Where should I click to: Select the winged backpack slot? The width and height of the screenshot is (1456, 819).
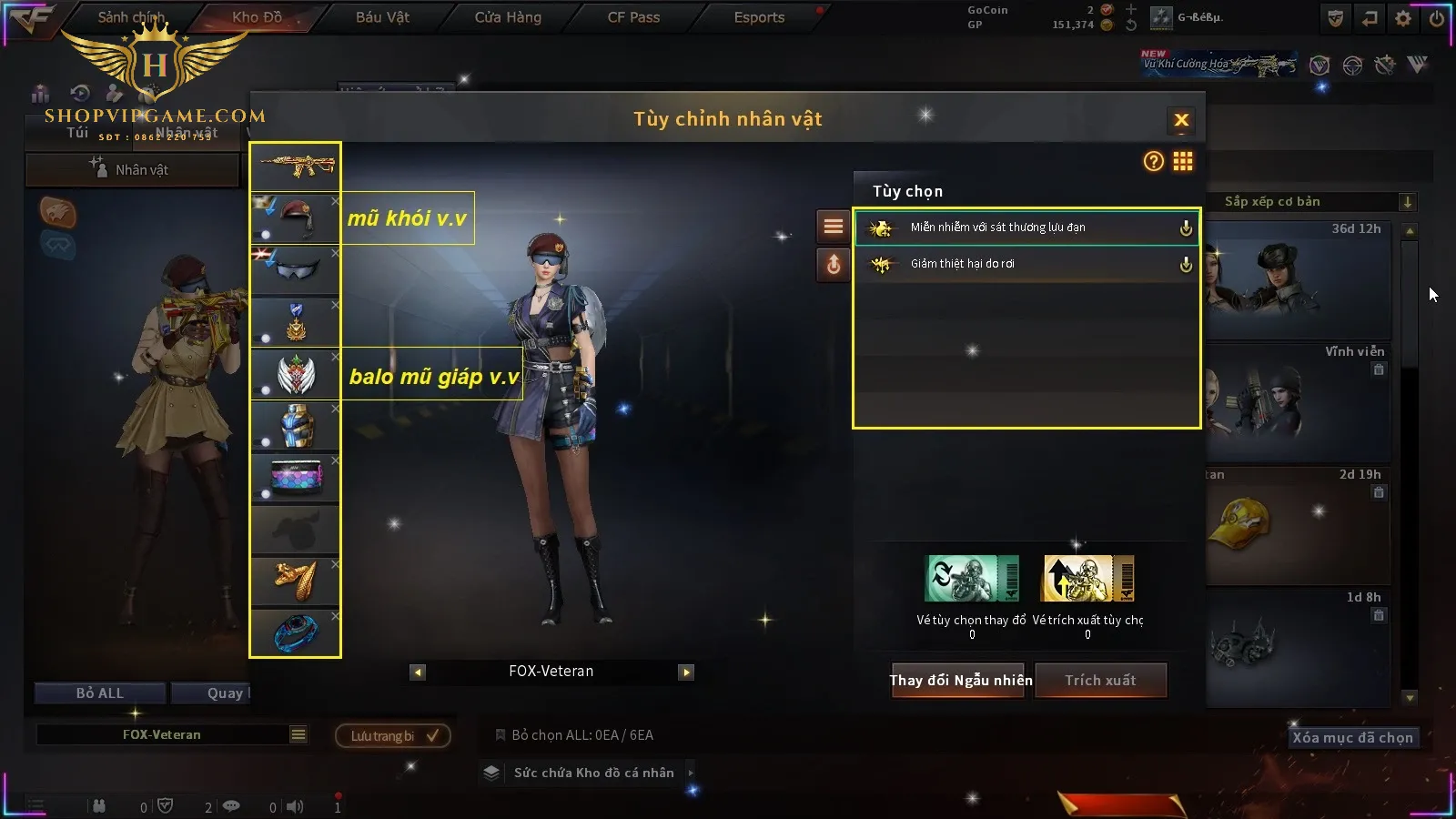(x=296, y=374)
